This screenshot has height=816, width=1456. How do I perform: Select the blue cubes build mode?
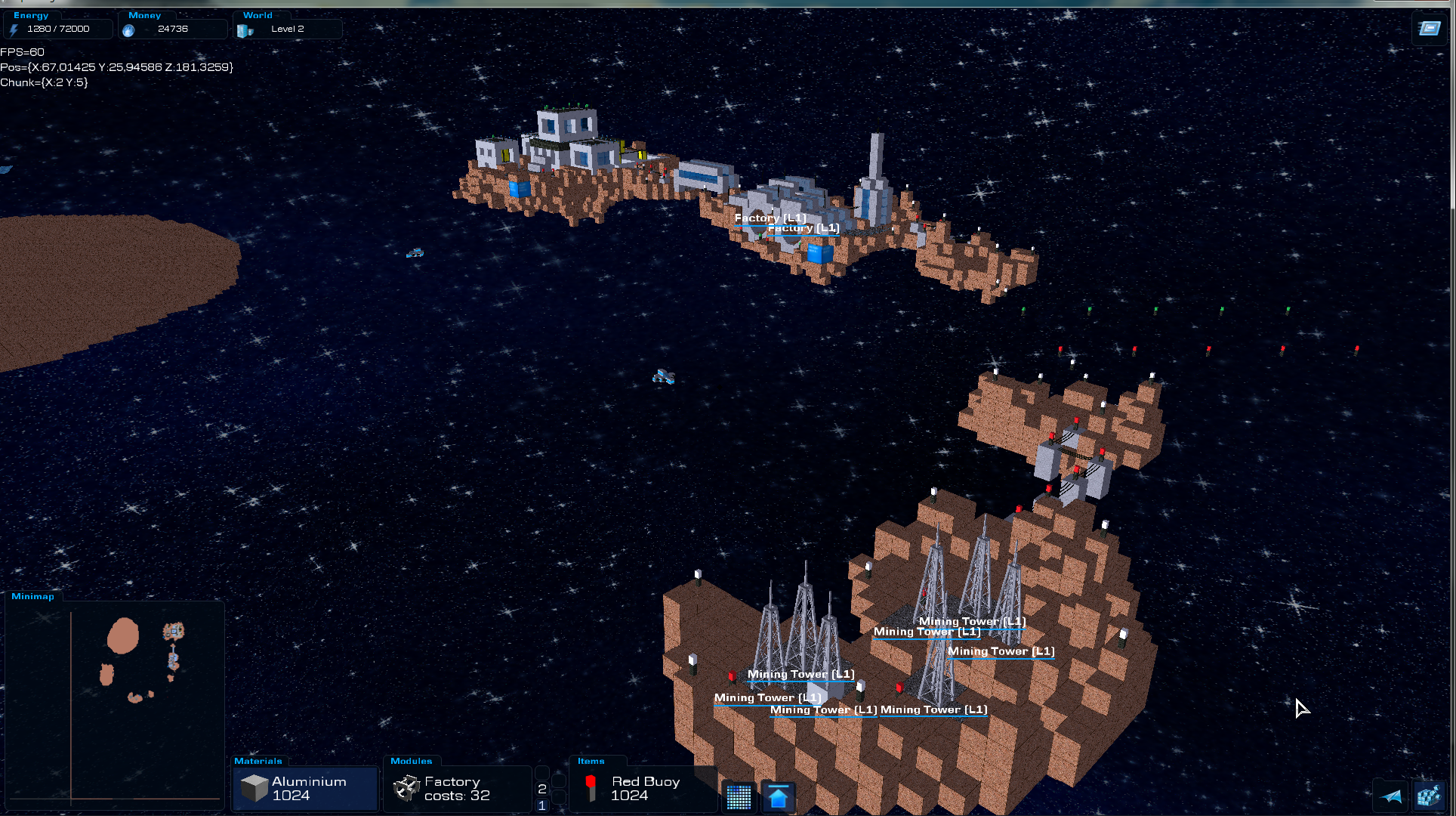(1429, 796)
